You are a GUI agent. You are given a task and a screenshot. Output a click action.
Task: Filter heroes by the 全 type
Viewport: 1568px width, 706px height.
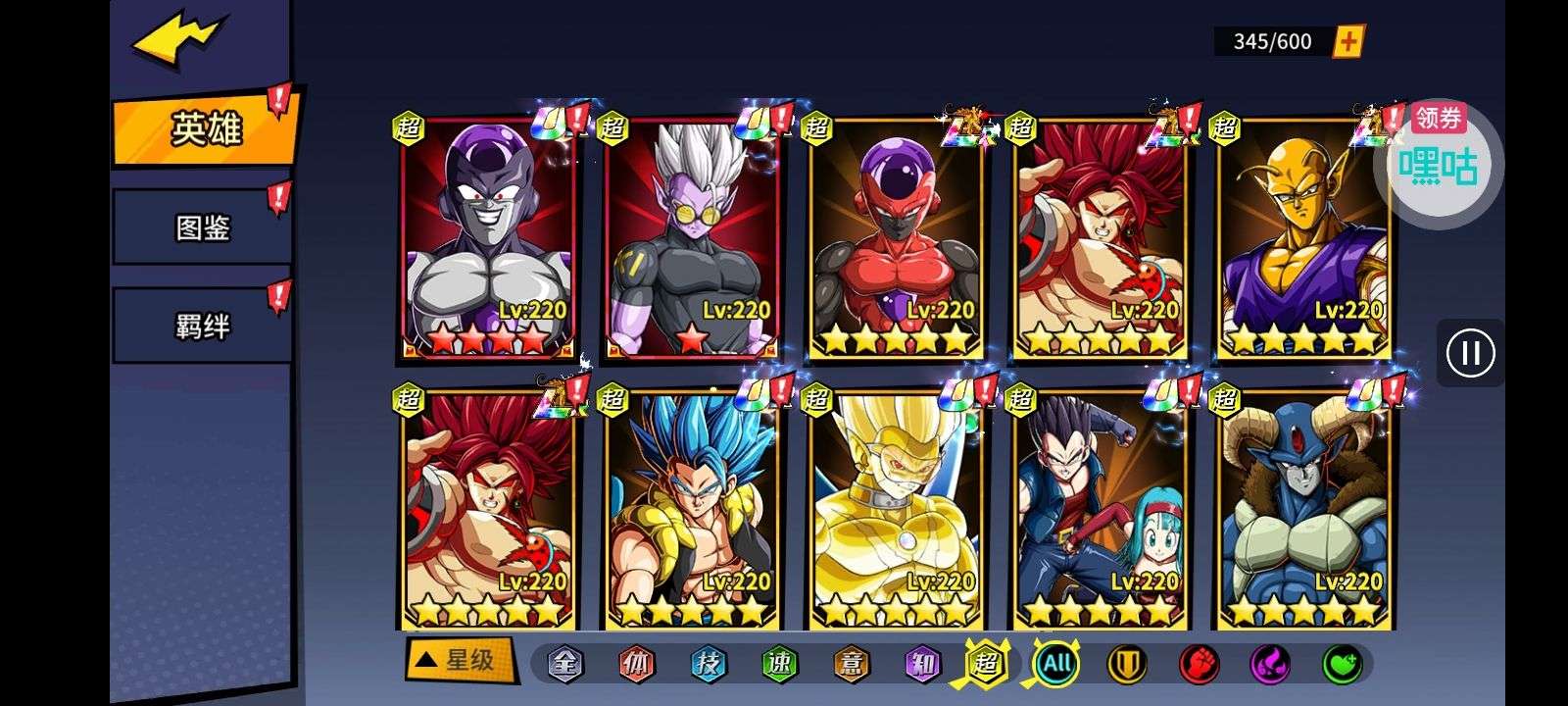[x=564, y=664]
